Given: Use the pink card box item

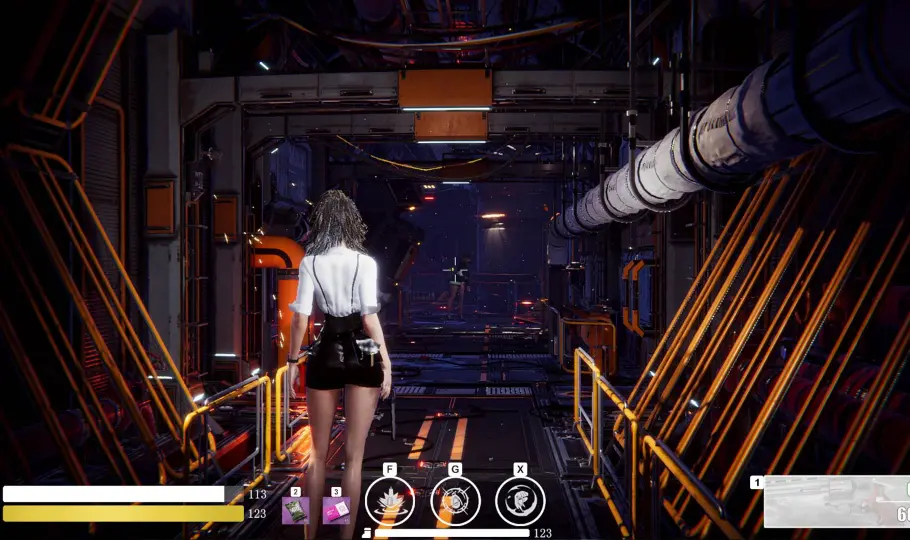Looking at the screenshot, I should [x=336, y=511].
